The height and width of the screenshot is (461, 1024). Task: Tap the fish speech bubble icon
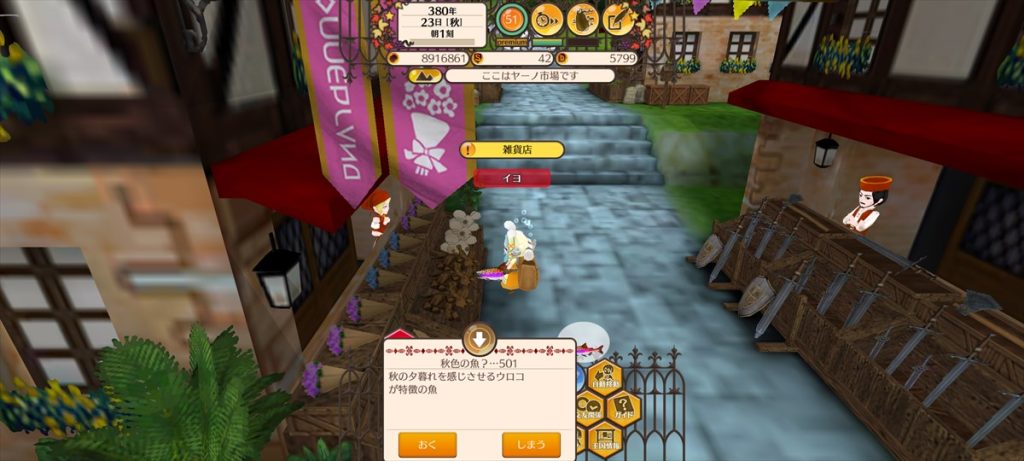click(583, 343)
